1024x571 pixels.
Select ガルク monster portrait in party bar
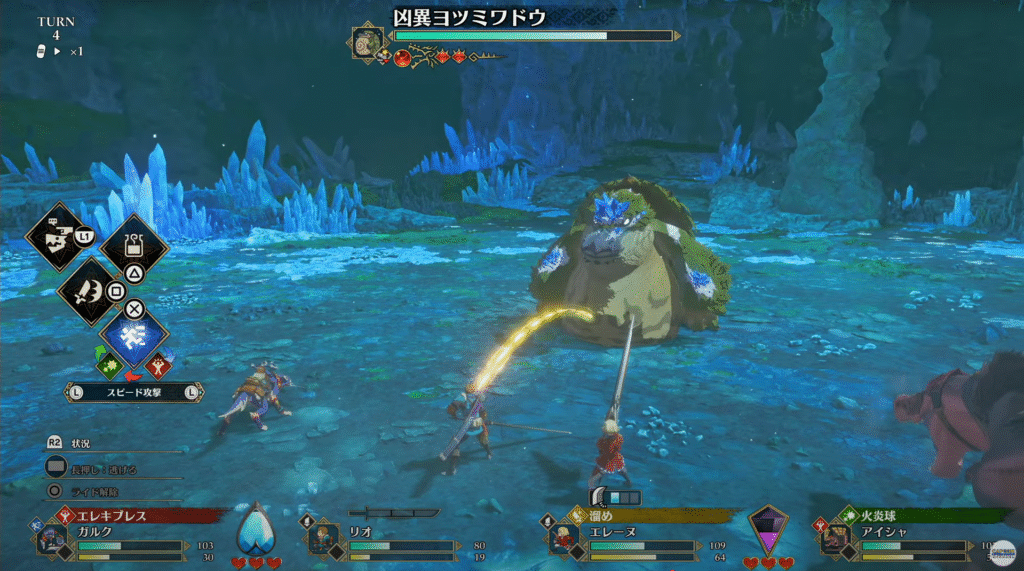pyautogui.click(x=52, y=540)
